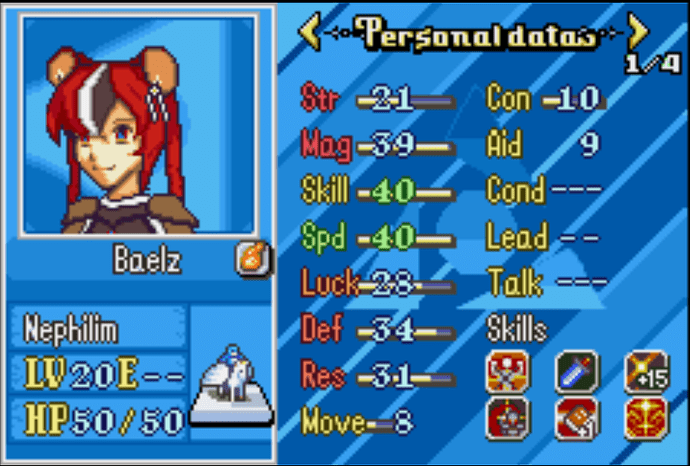Go to the previous stat page arrow
This screenshot has height=466, width=690.
point(310,33)
